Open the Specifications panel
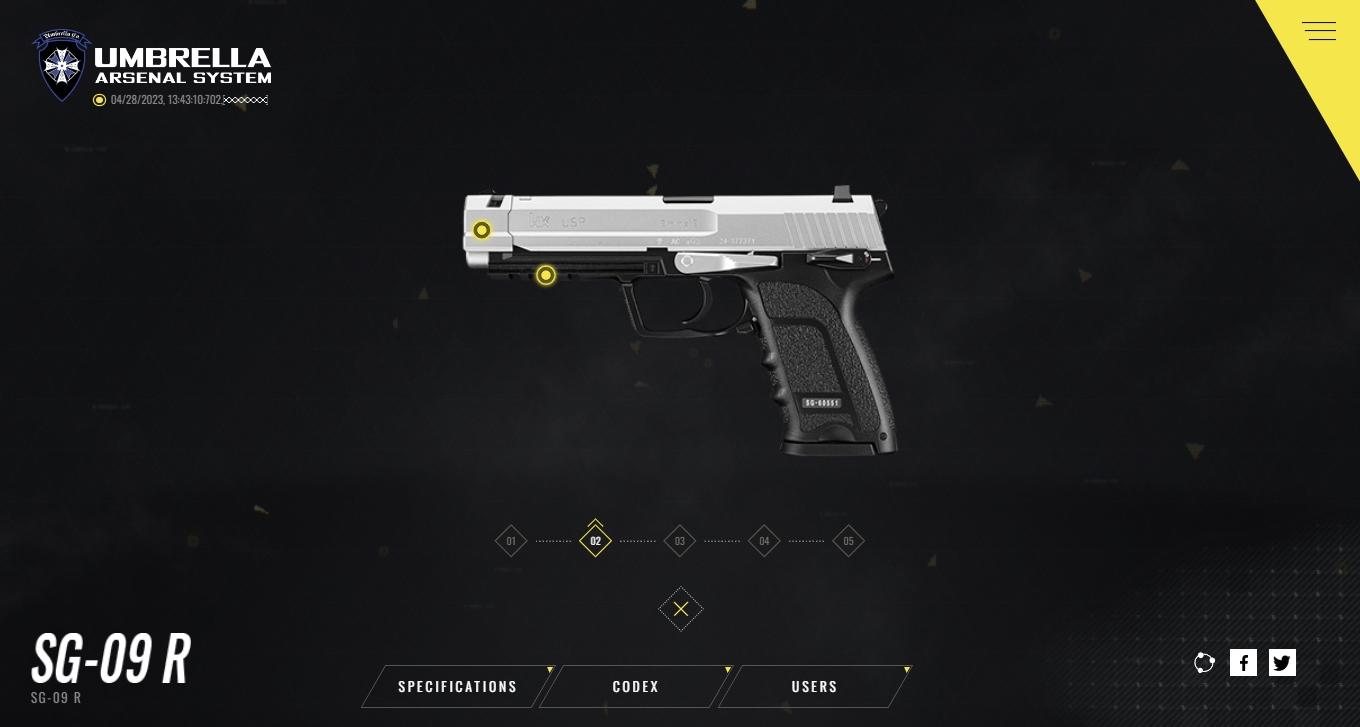The height and width of the screenshot is (727, 1360). click(x=457, y=687)
